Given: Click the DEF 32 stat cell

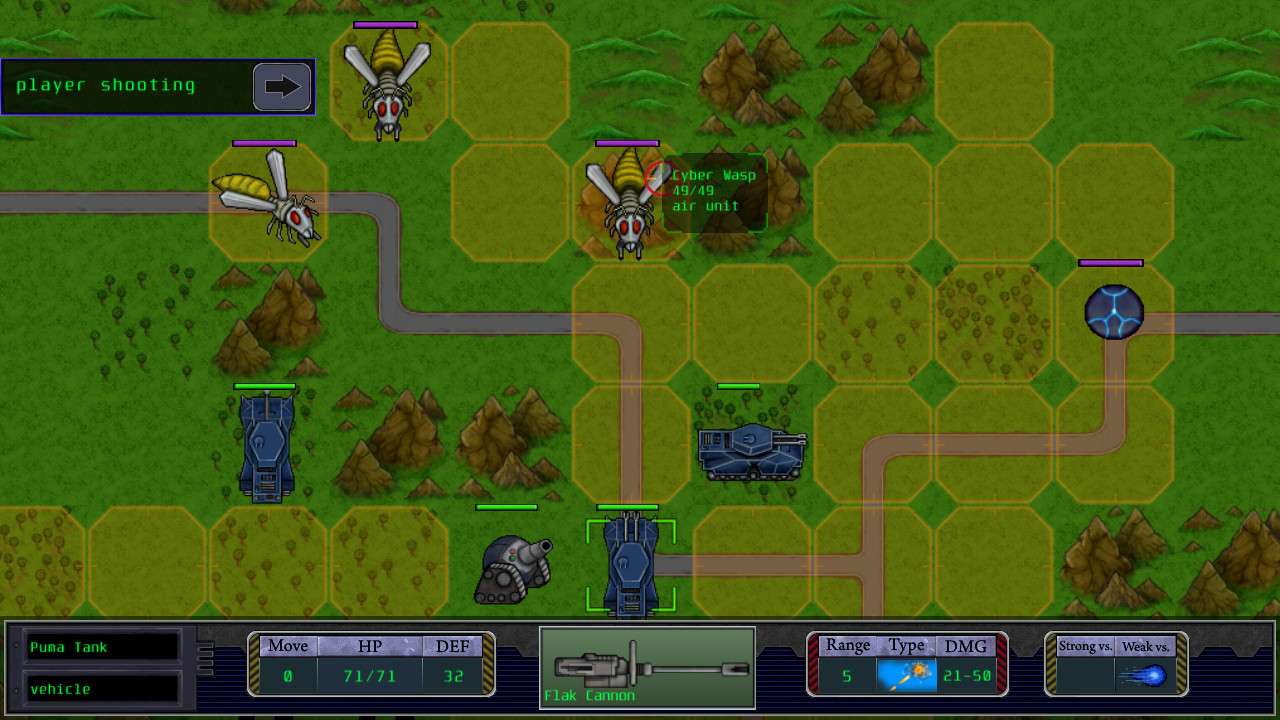Looking at the screenshot, I should tap(453, 675).
